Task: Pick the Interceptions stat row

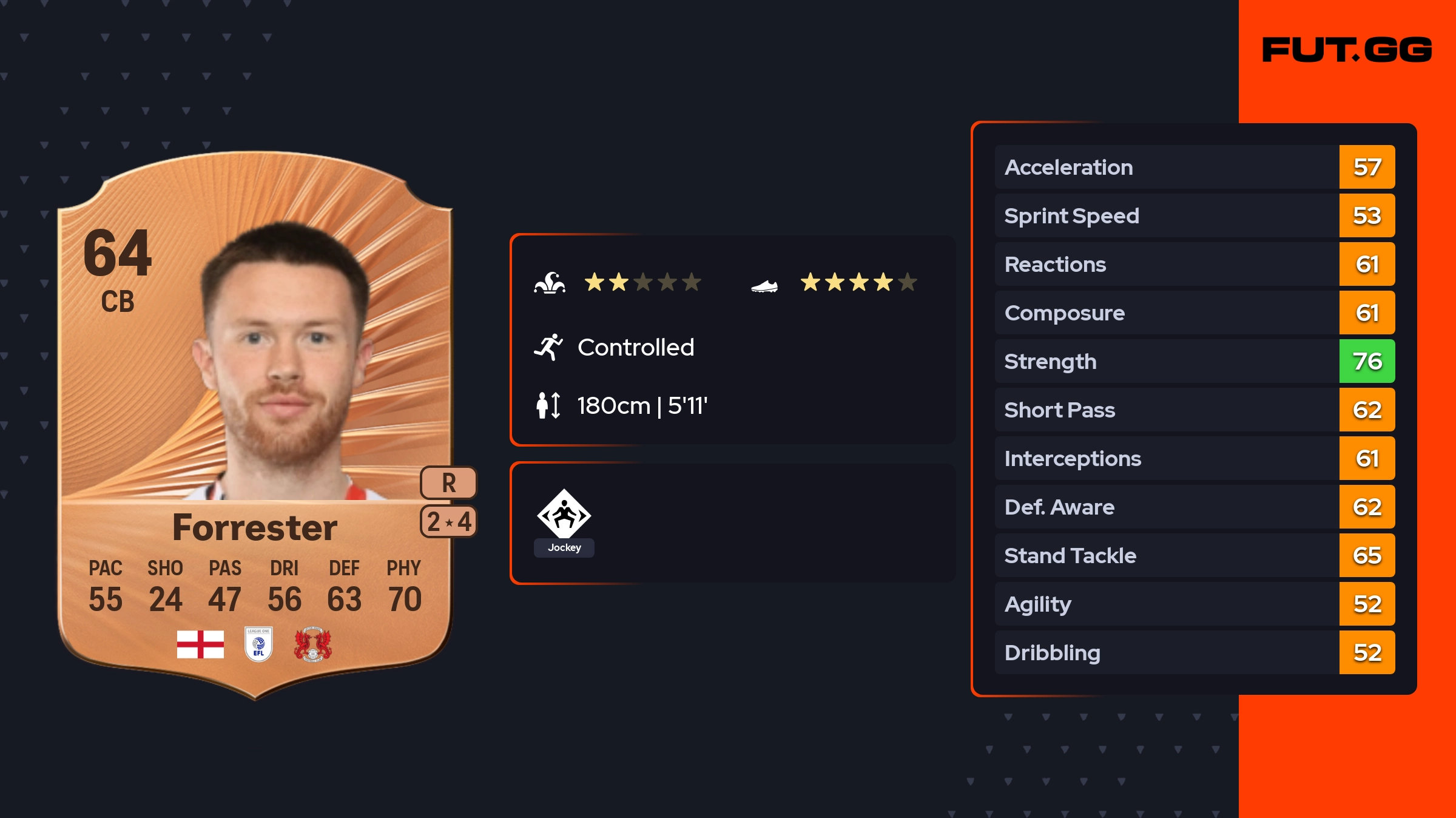Action: (1194, 458)
